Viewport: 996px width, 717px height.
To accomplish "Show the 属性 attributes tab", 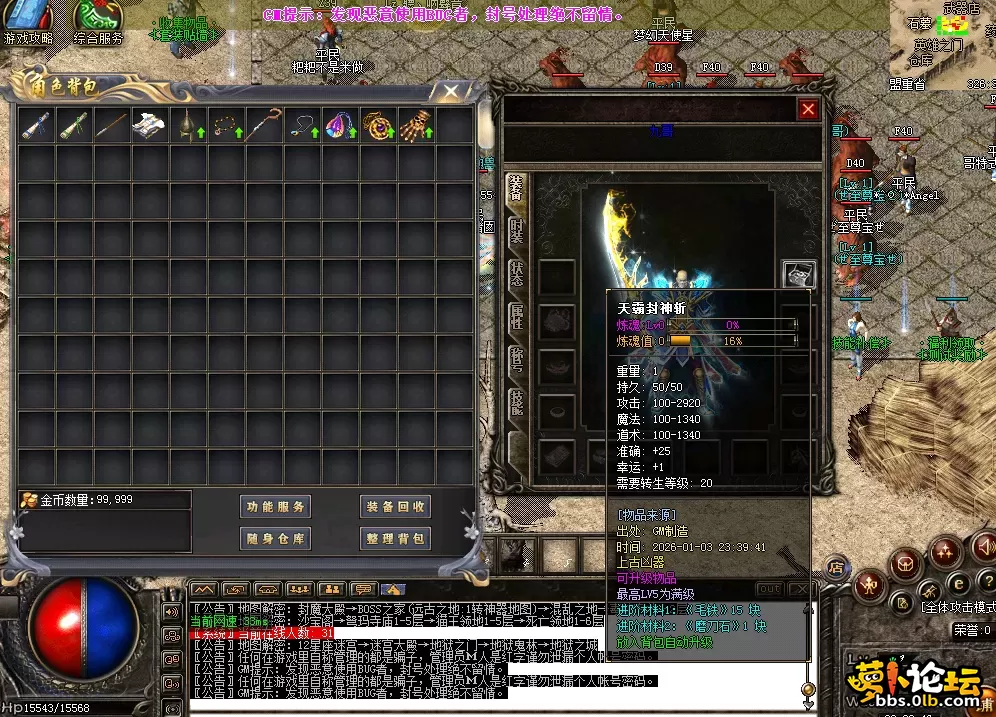I will click(x=516, y=316).
